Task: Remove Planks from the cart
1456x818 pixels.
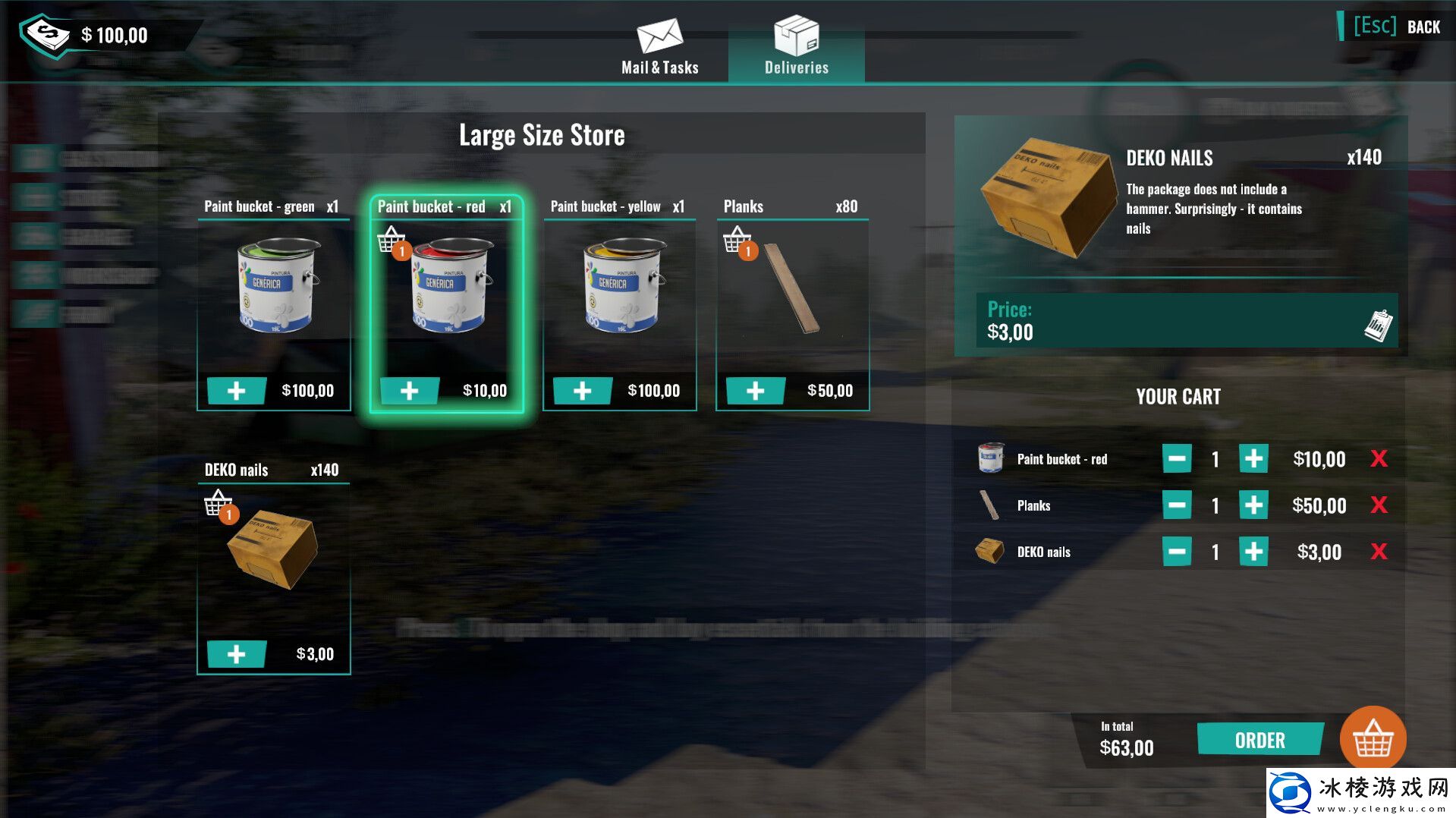Action: tap(1379, 505)
